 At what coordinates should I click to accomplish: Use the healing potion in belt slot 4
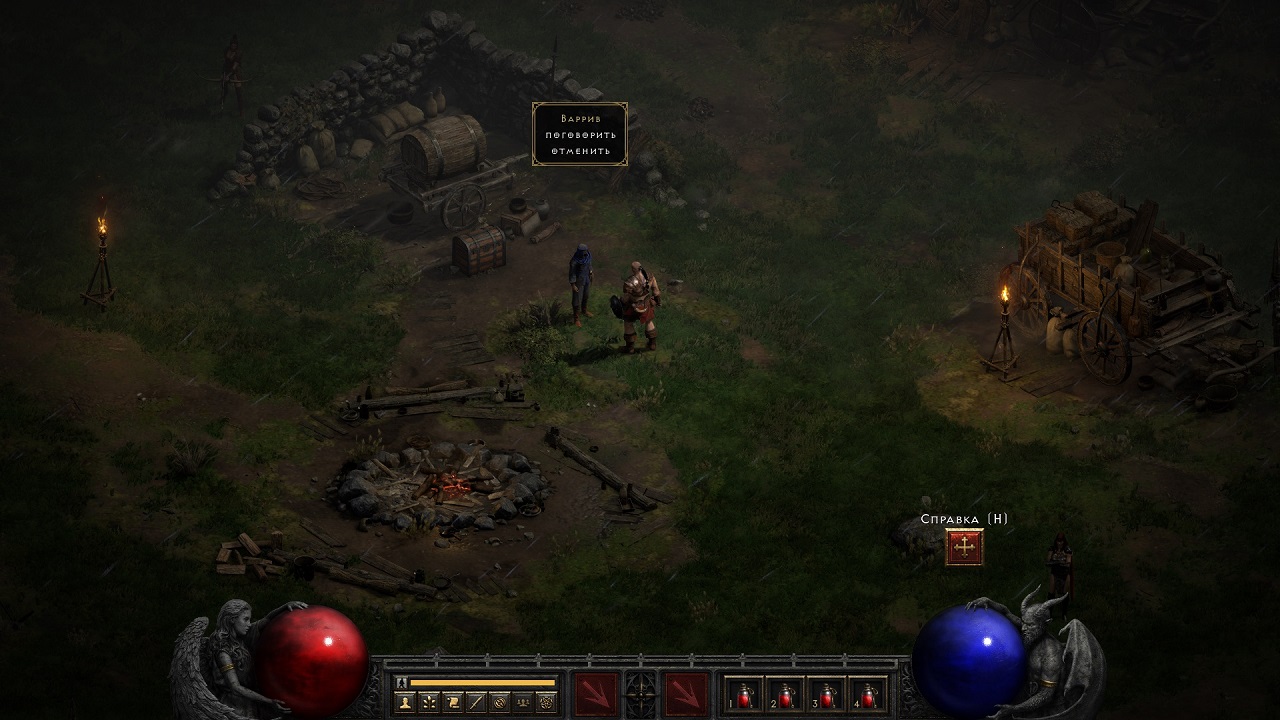click(869, 694)
